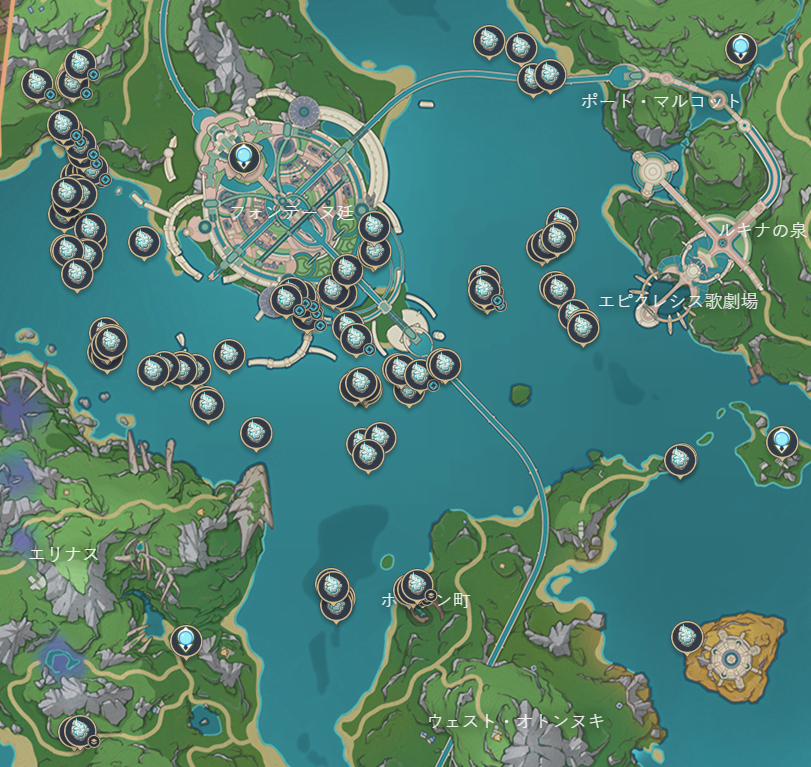Open the crystal marker at ポワソン町

[417, 585]
